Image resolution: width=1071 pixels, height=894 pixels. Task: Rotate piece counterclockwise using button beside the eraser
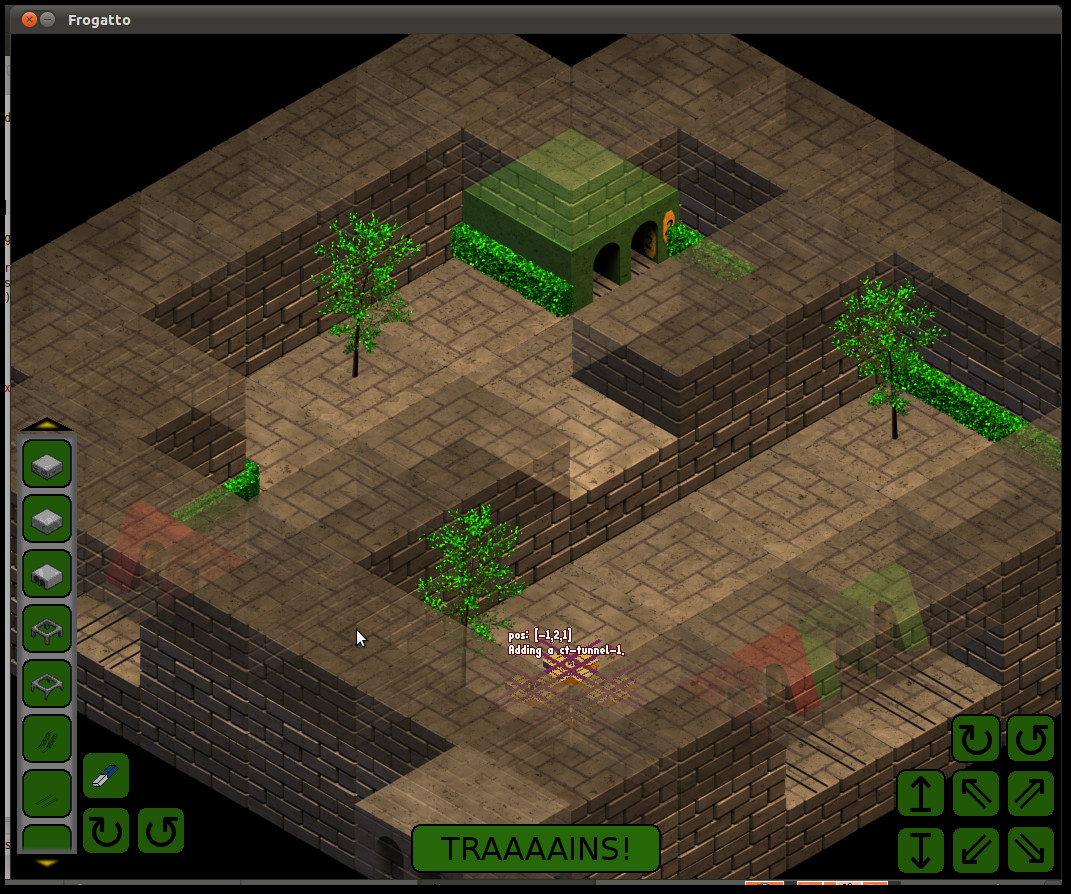click(x=160, y=831)
